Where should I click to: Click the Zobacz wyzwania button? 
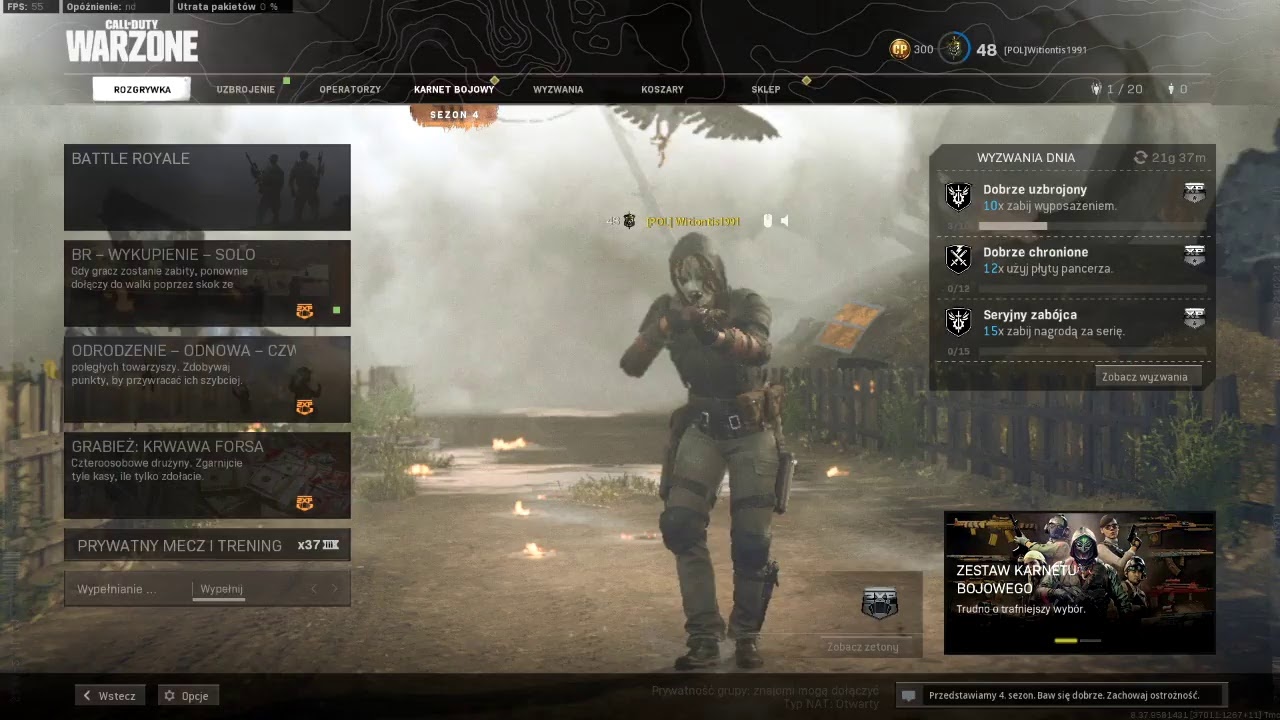click(x=1145, y=377)
